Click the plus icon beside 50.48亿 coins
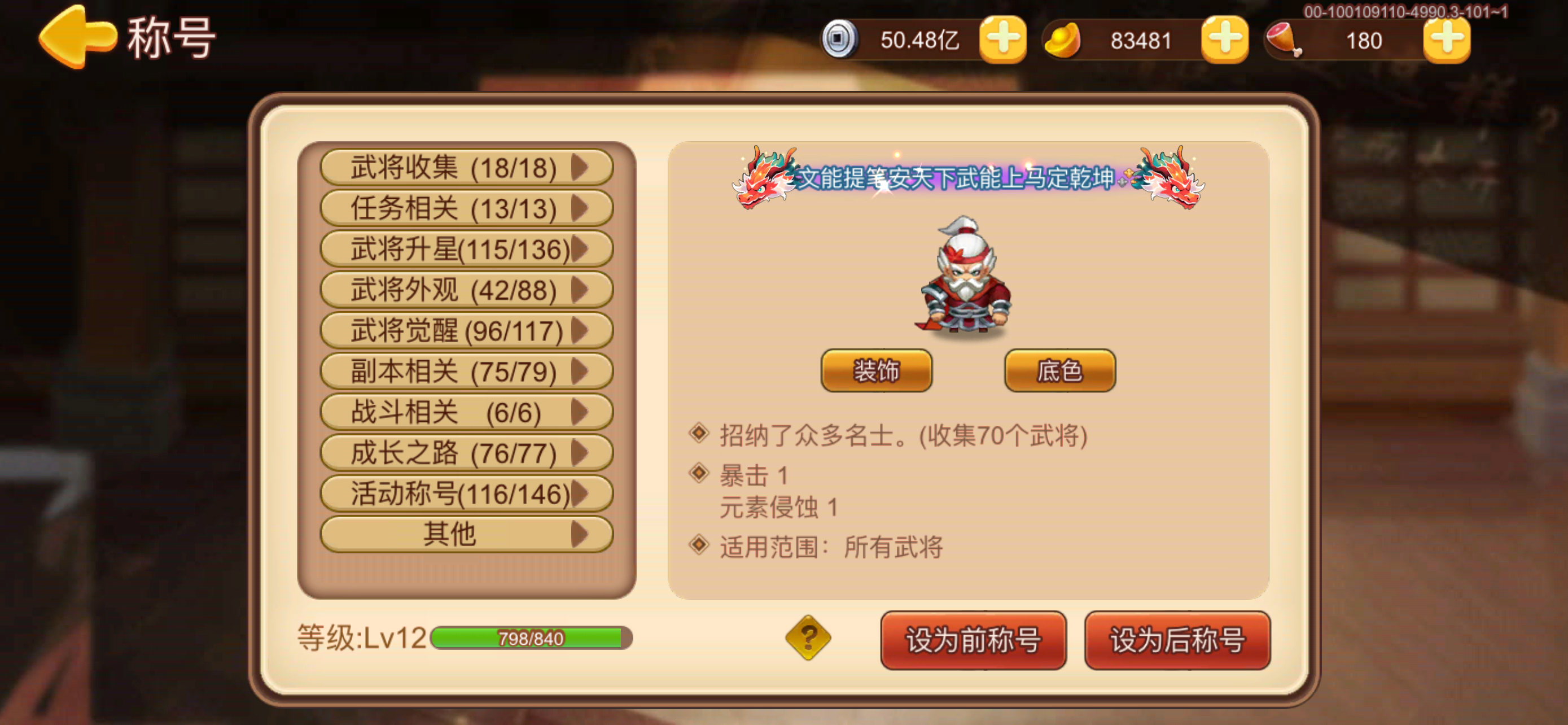 (x=1003, y=40)
